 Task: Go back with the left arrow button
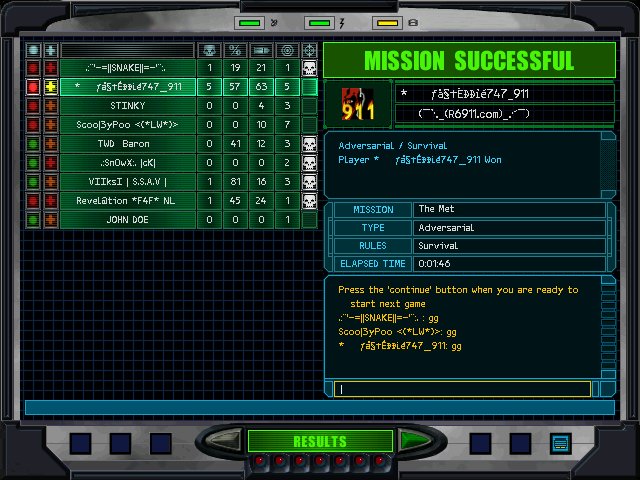click(x=226, y=440)
